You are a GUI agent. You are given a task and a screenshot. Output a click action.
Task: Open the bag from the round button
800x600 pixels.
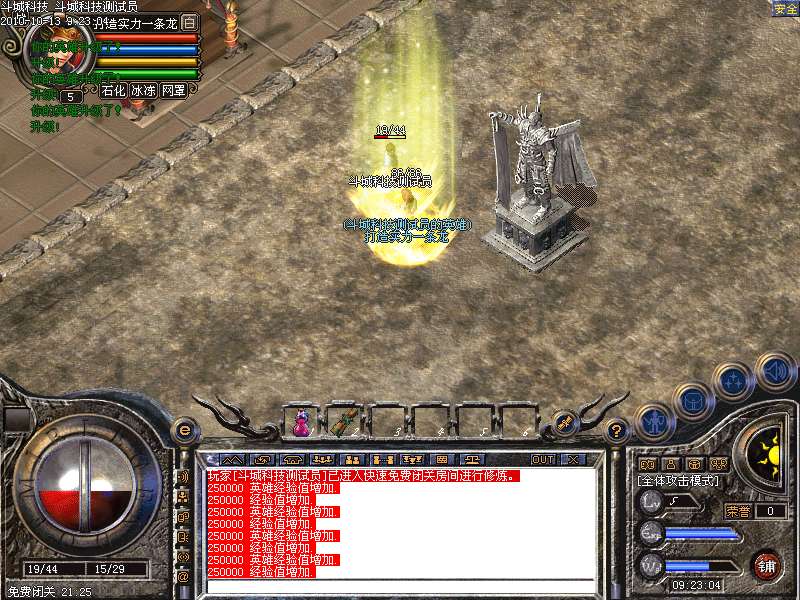[x=694, y=401]
